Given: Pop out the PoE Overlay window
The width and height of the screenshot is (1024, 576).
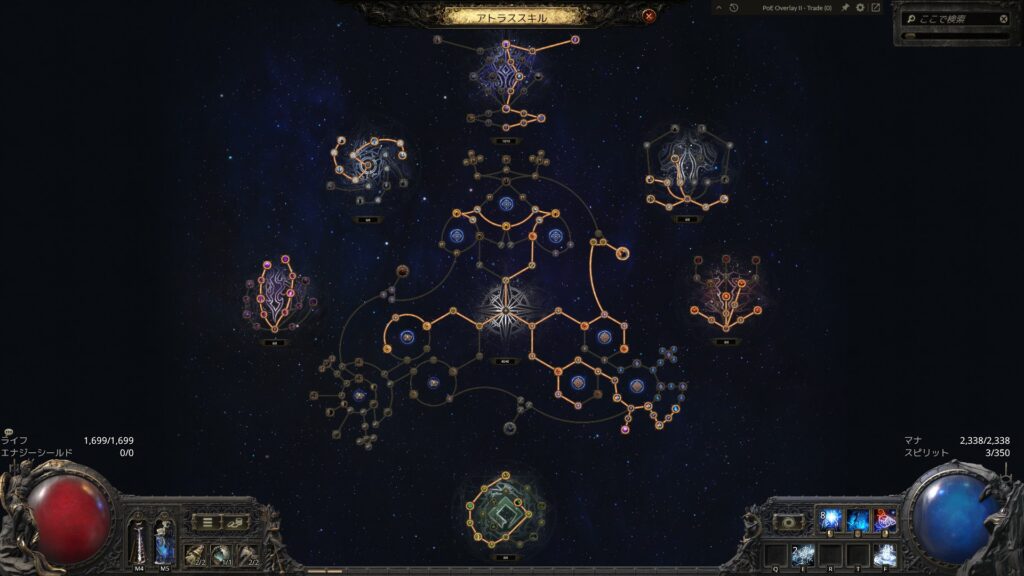Looking at the screenshot, I should 875,8.
